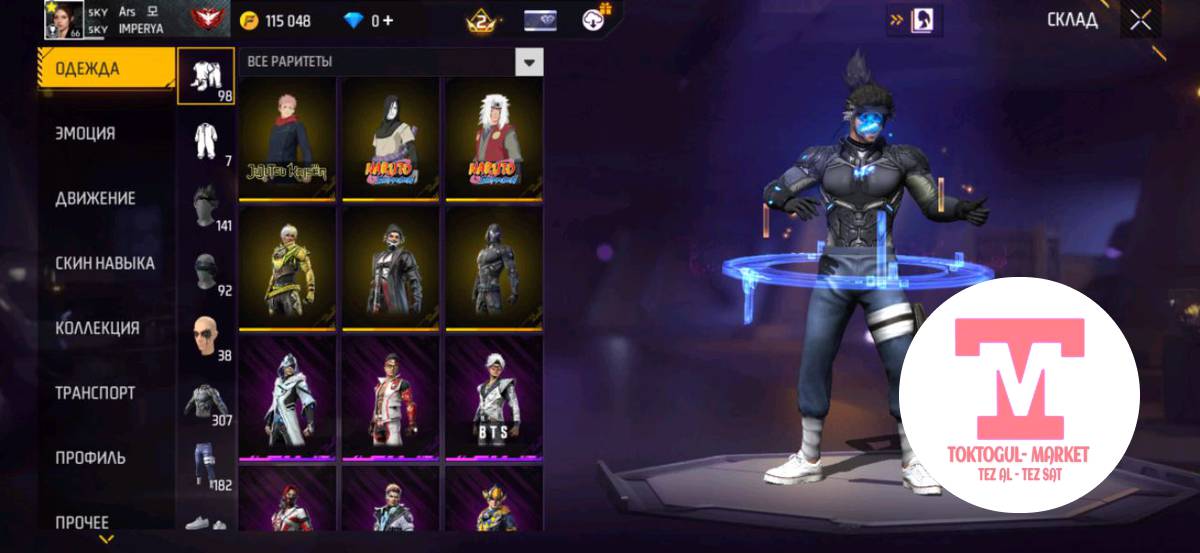The width and height of the screenshot is (1200, 553).
Task: Choose the BTS outfit tile
Action: tap(494, 398)
